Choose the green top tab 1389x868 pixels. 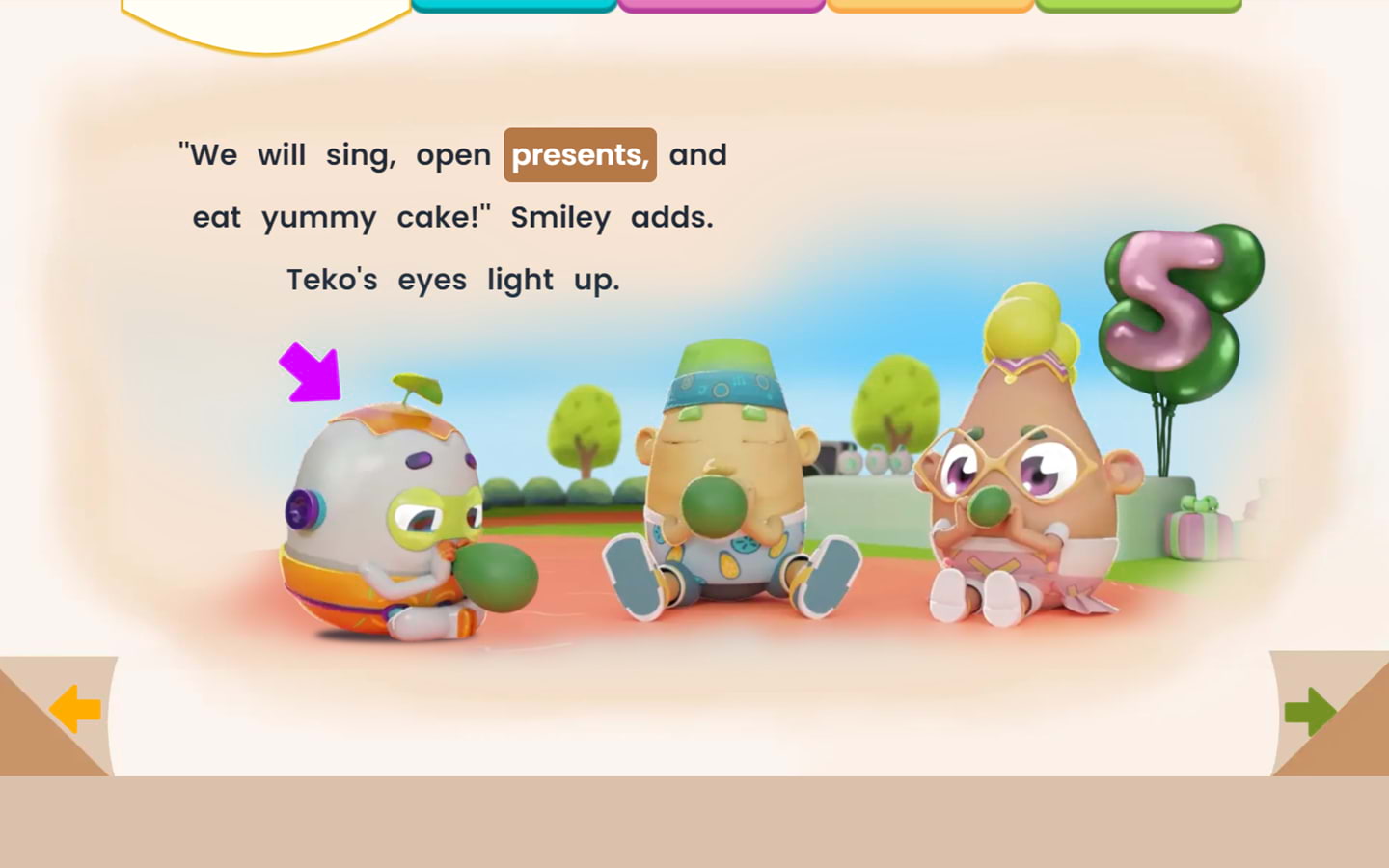pos(1138,6)
